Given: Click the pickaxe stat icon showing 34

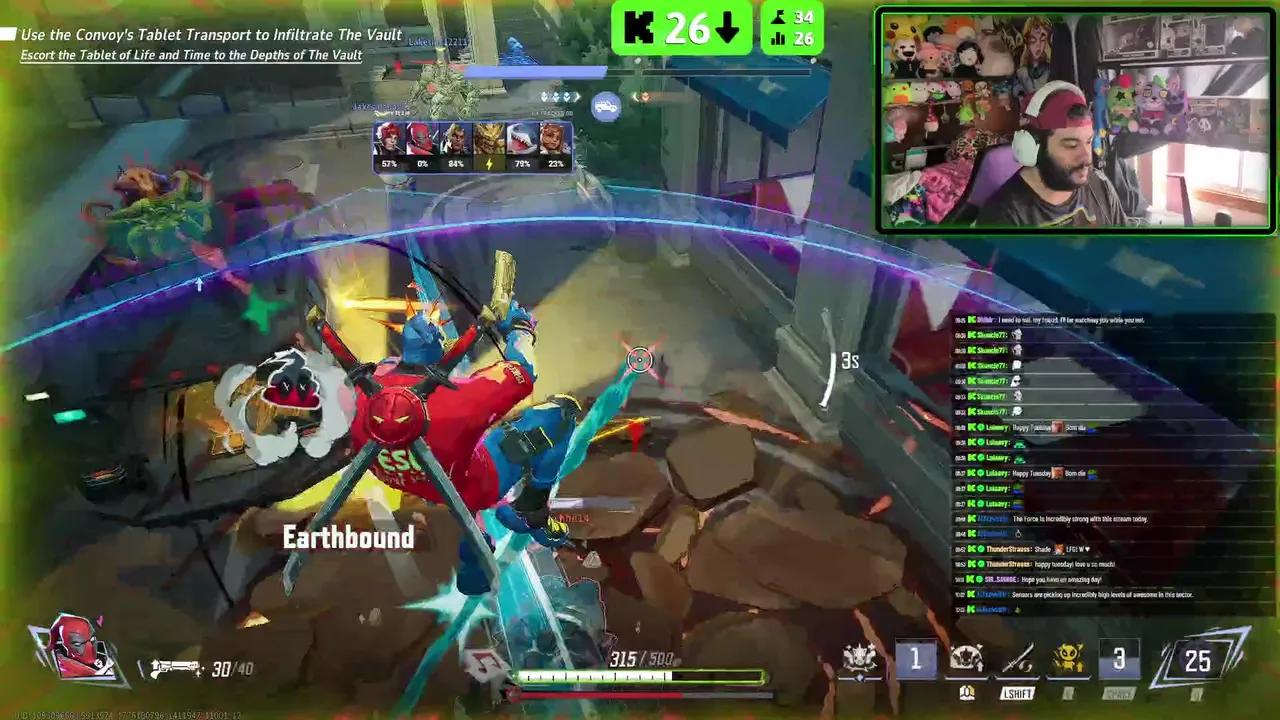Looking at the screenshot, I should 778,17.
